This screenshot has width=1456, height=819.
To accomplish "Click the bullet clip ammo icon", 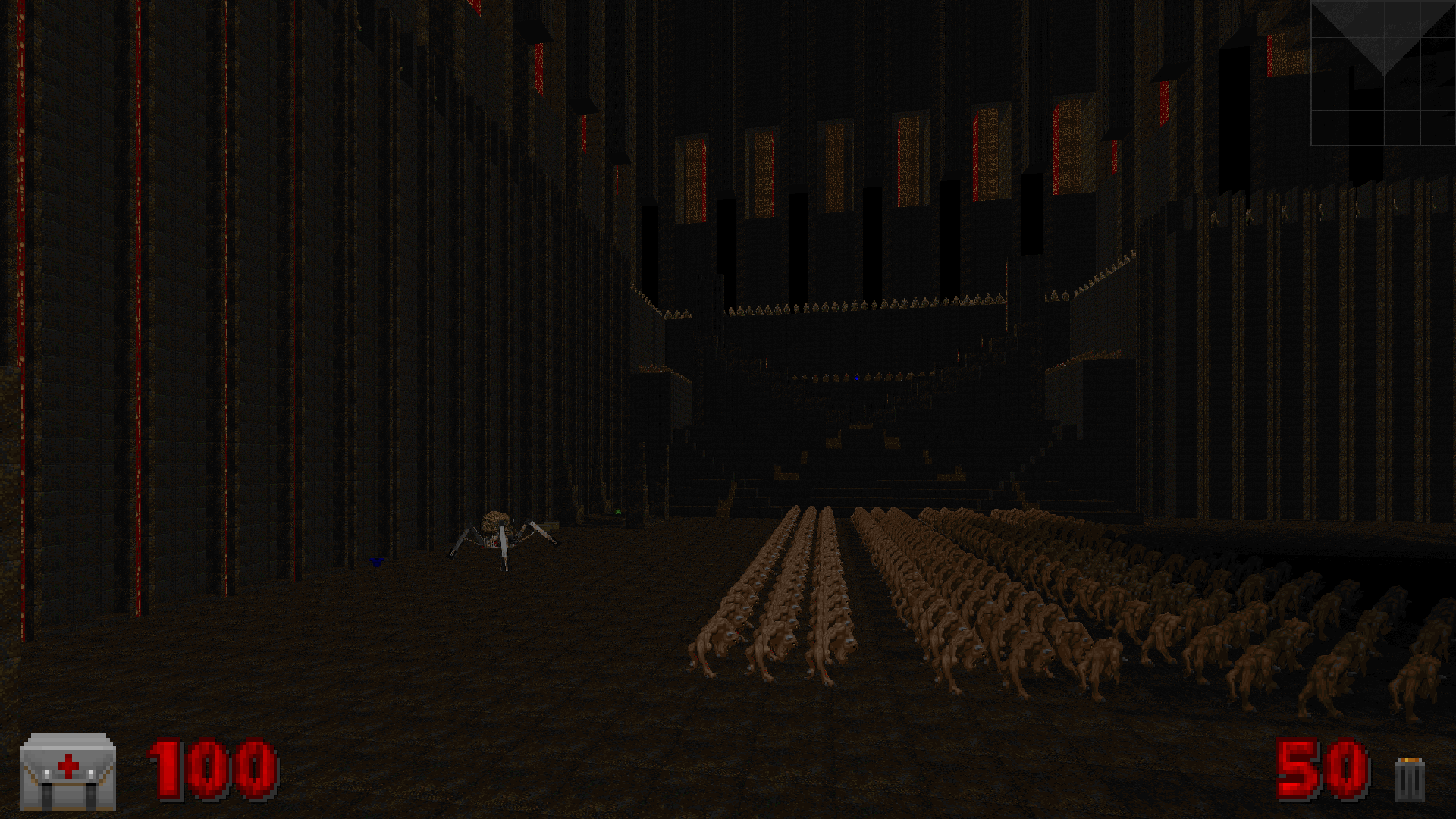I will click(x=1409, y=779).
